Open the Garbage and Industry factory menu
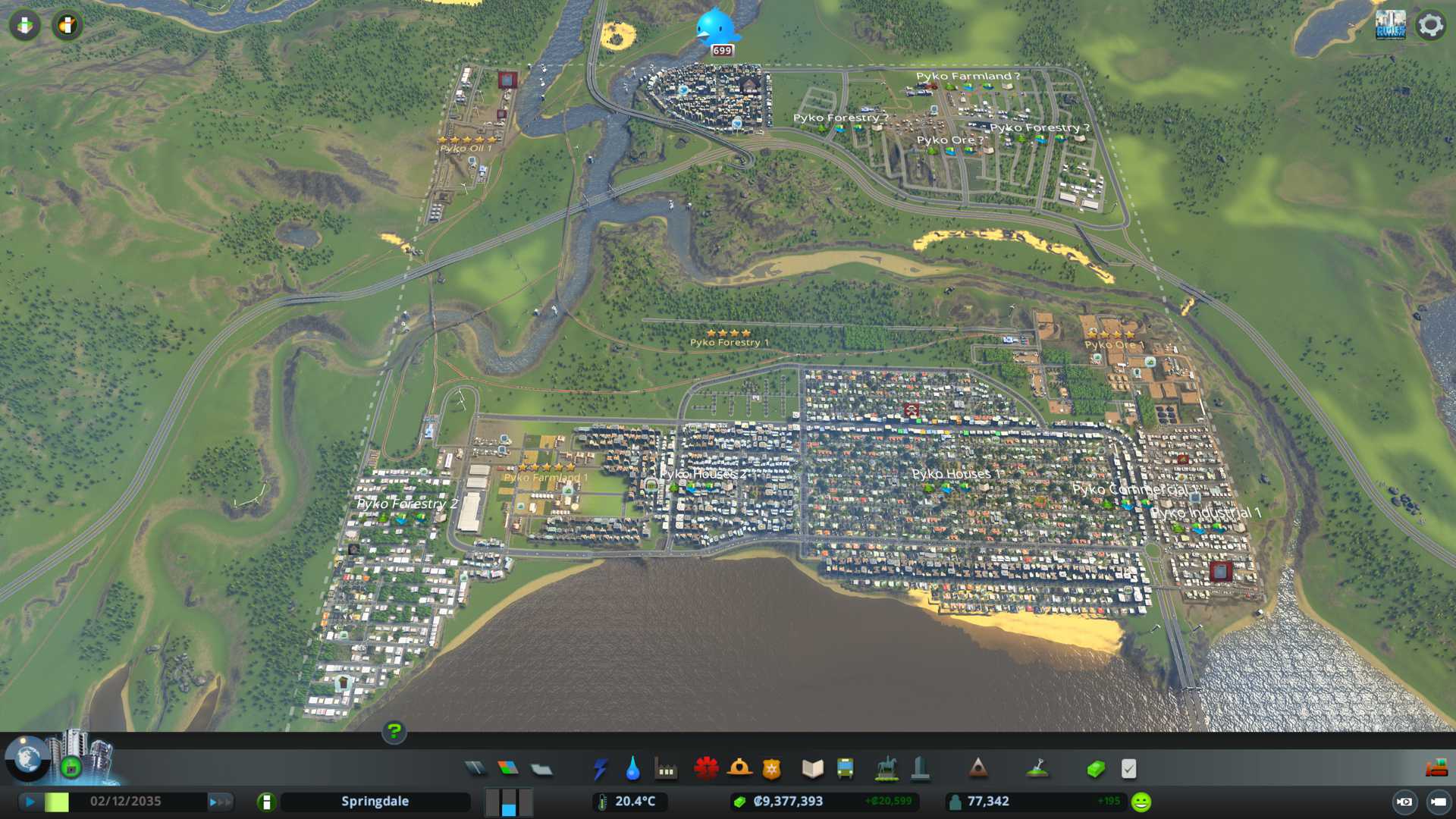The height and width of the screenshot is (819, 1456). point(666,769)
